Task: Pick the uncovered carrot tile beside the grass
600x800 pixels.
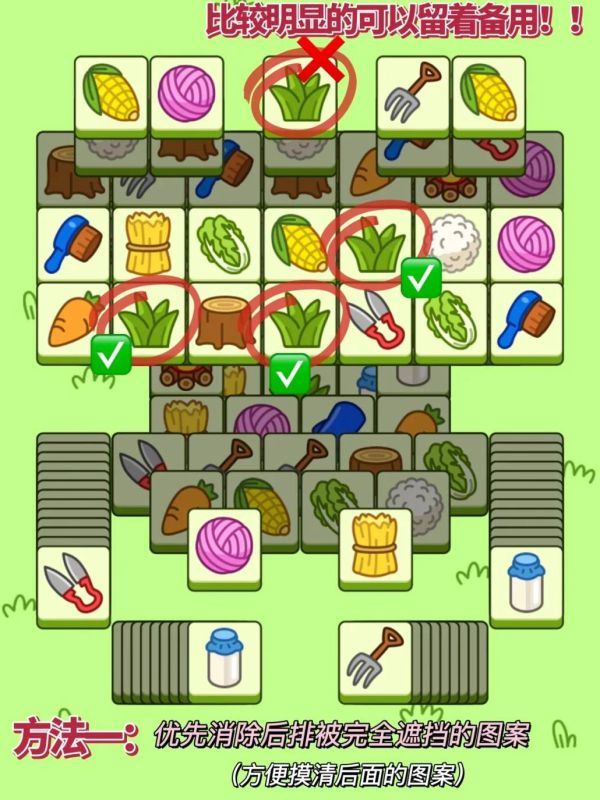Action: 70,318
